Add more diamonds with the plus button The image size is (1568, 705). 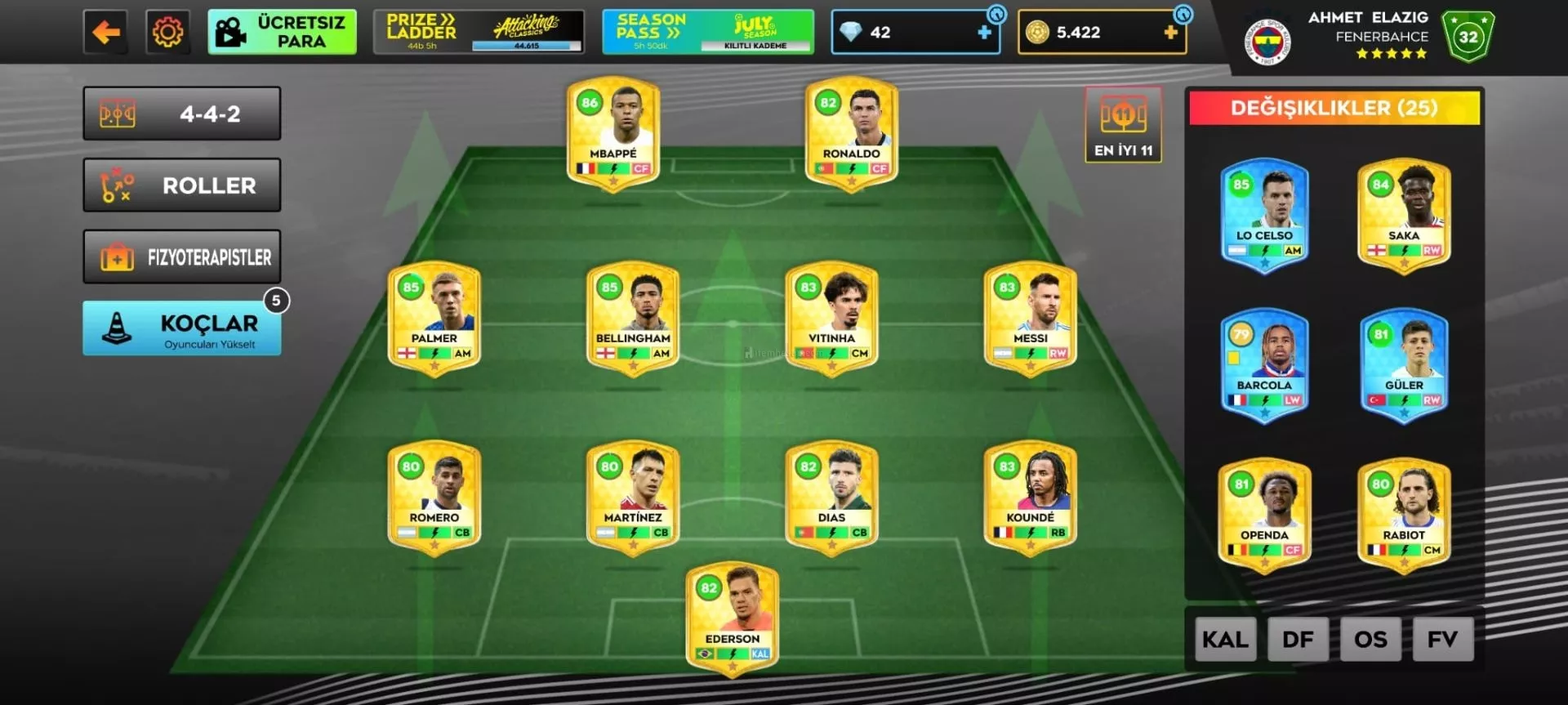984,33
